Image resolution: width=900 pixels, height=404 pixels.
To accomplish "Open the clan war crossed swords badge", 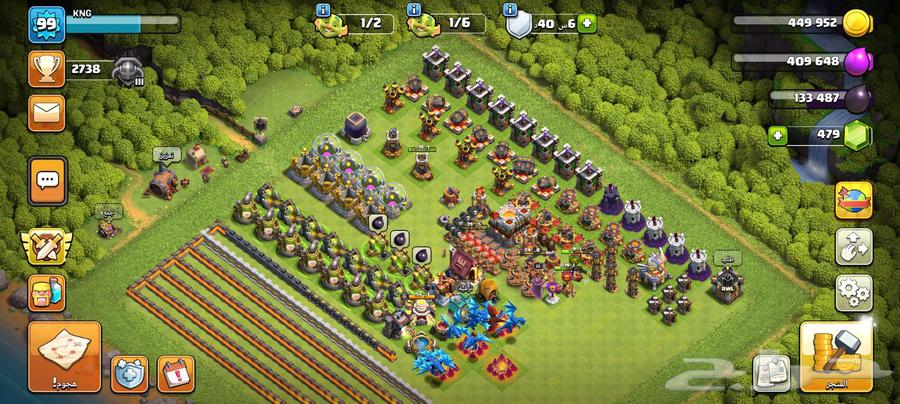I will coord(47,243).
